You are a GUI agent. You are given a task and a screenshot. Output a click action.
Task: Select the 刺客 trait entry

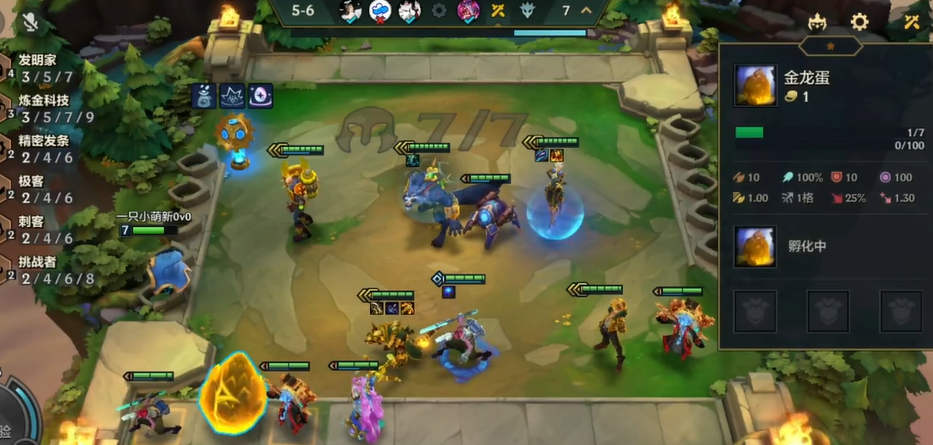(x=40, y=230)
